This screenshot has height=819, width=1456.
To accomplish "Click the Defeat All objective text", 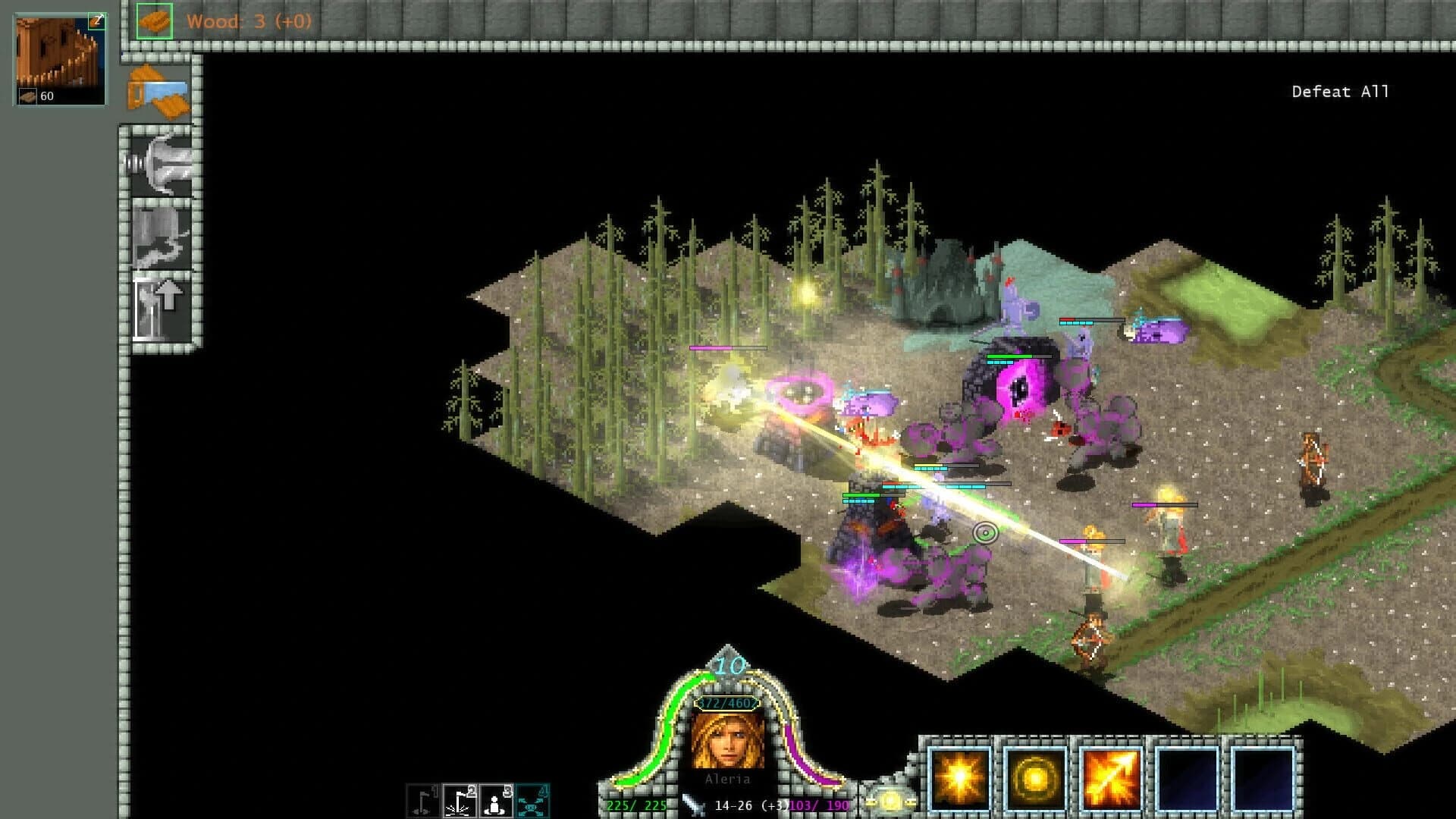I will (1340, 91).
